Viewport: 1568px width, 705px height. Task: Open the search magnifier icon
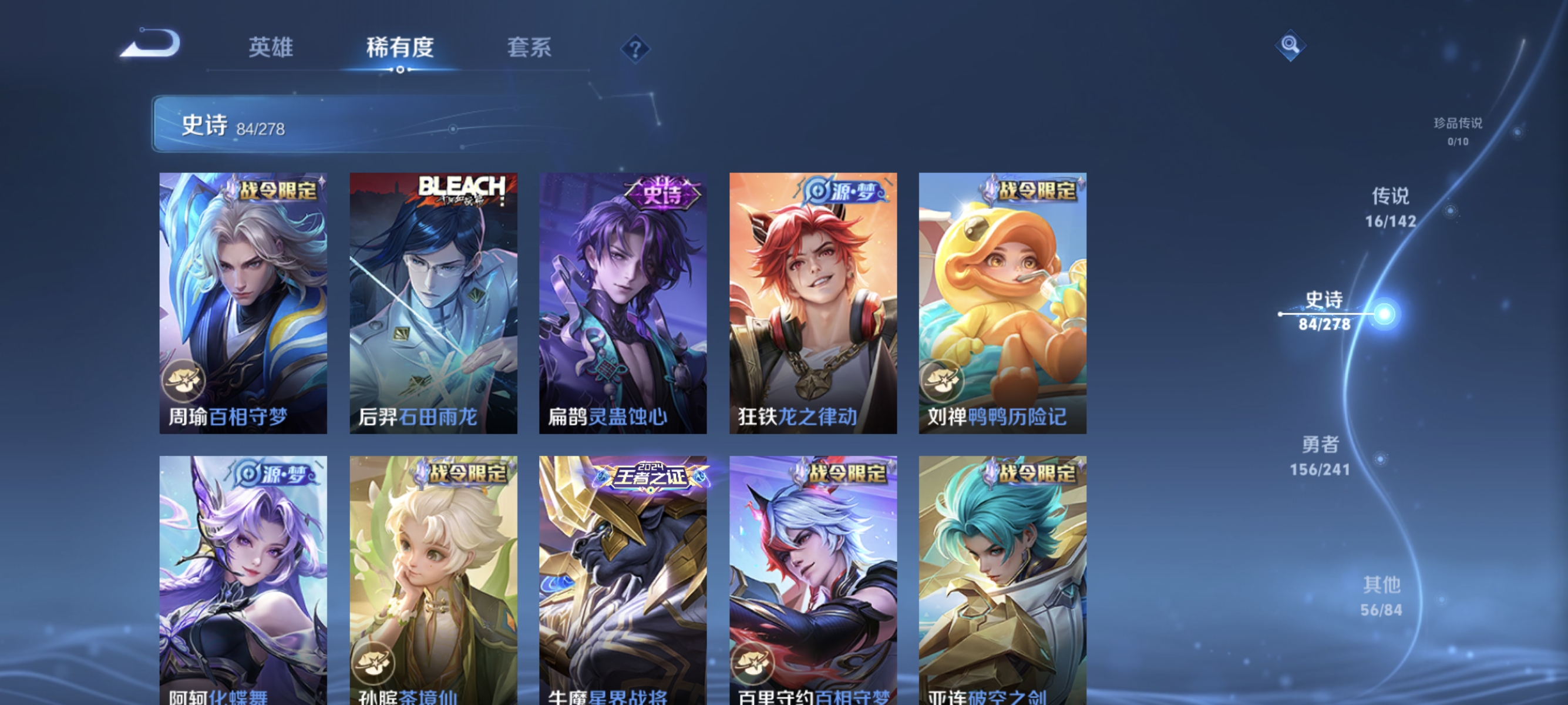(1290, 46)
